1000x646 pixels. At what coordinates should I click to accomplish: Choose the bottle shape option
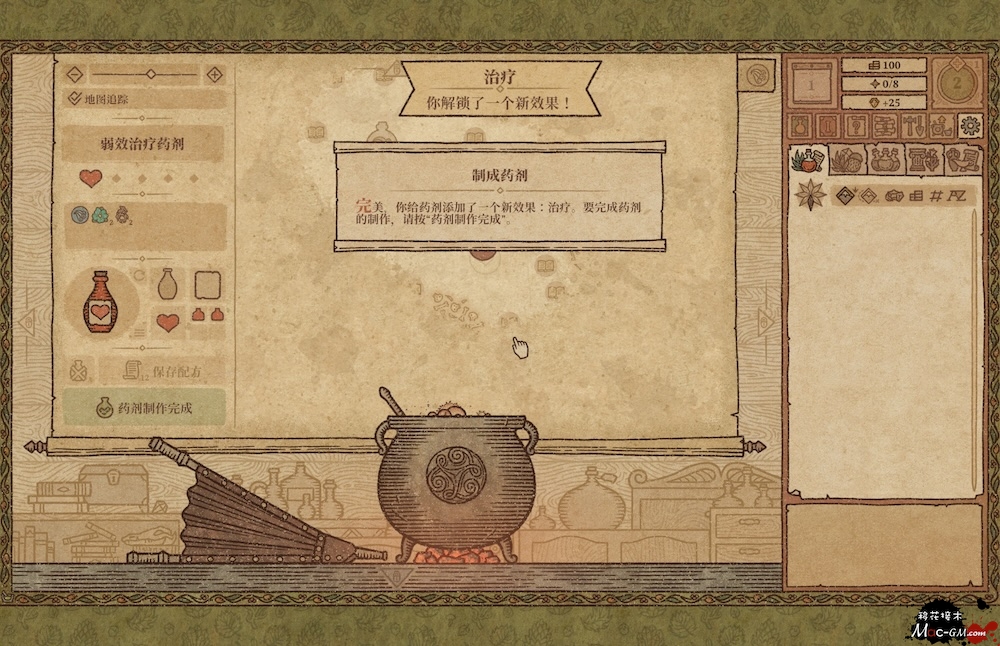168,285
